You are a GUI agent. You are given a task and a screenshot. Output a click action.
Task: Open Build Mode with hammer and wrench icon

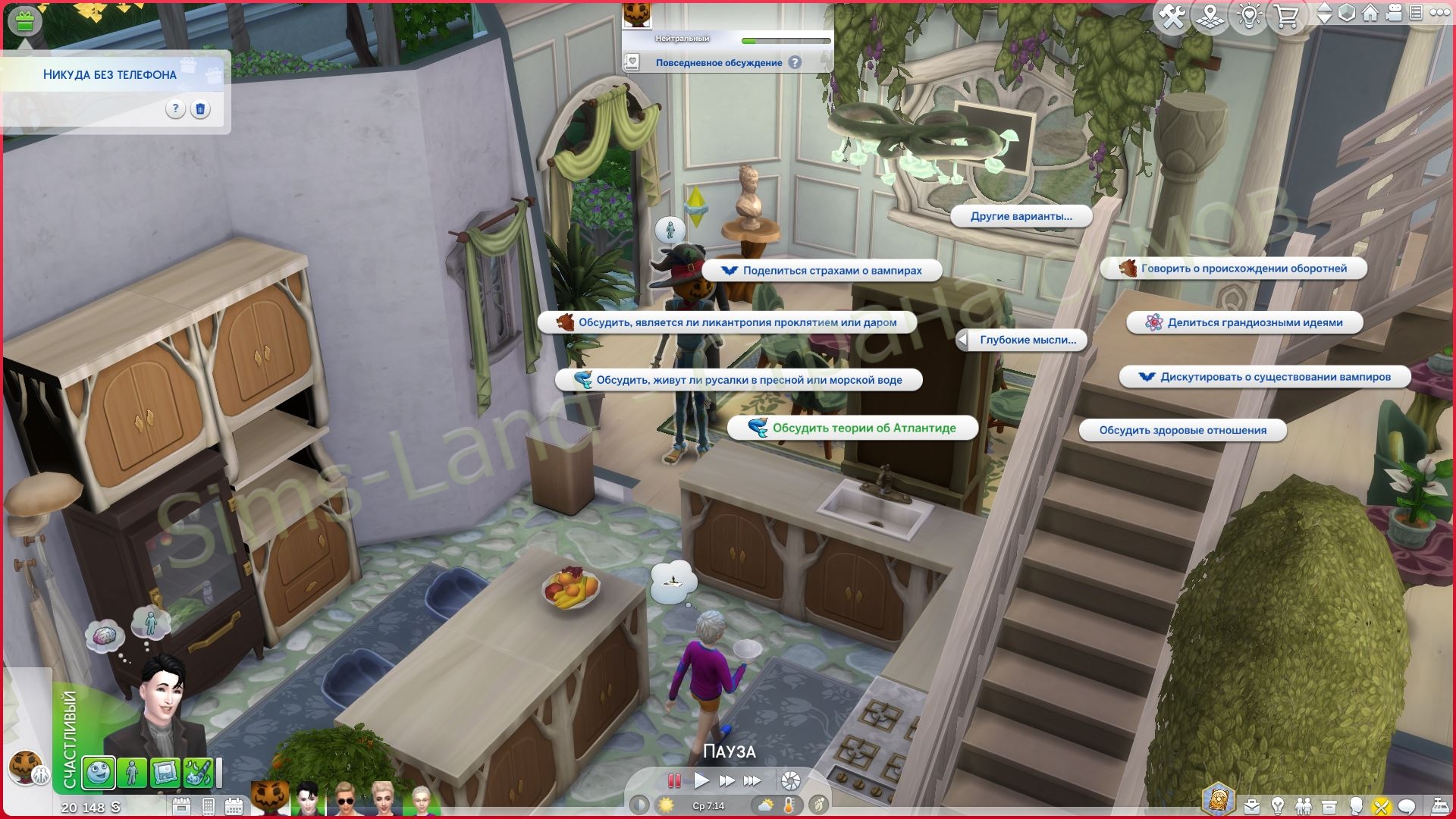tap(1172, 17)
